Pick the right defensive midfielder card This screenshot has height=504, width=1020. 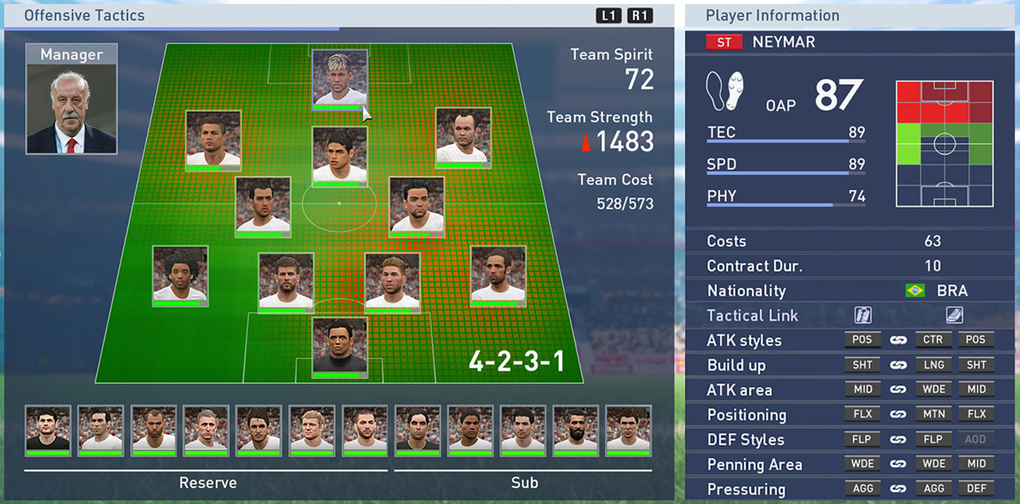click(x=416, y=205)
